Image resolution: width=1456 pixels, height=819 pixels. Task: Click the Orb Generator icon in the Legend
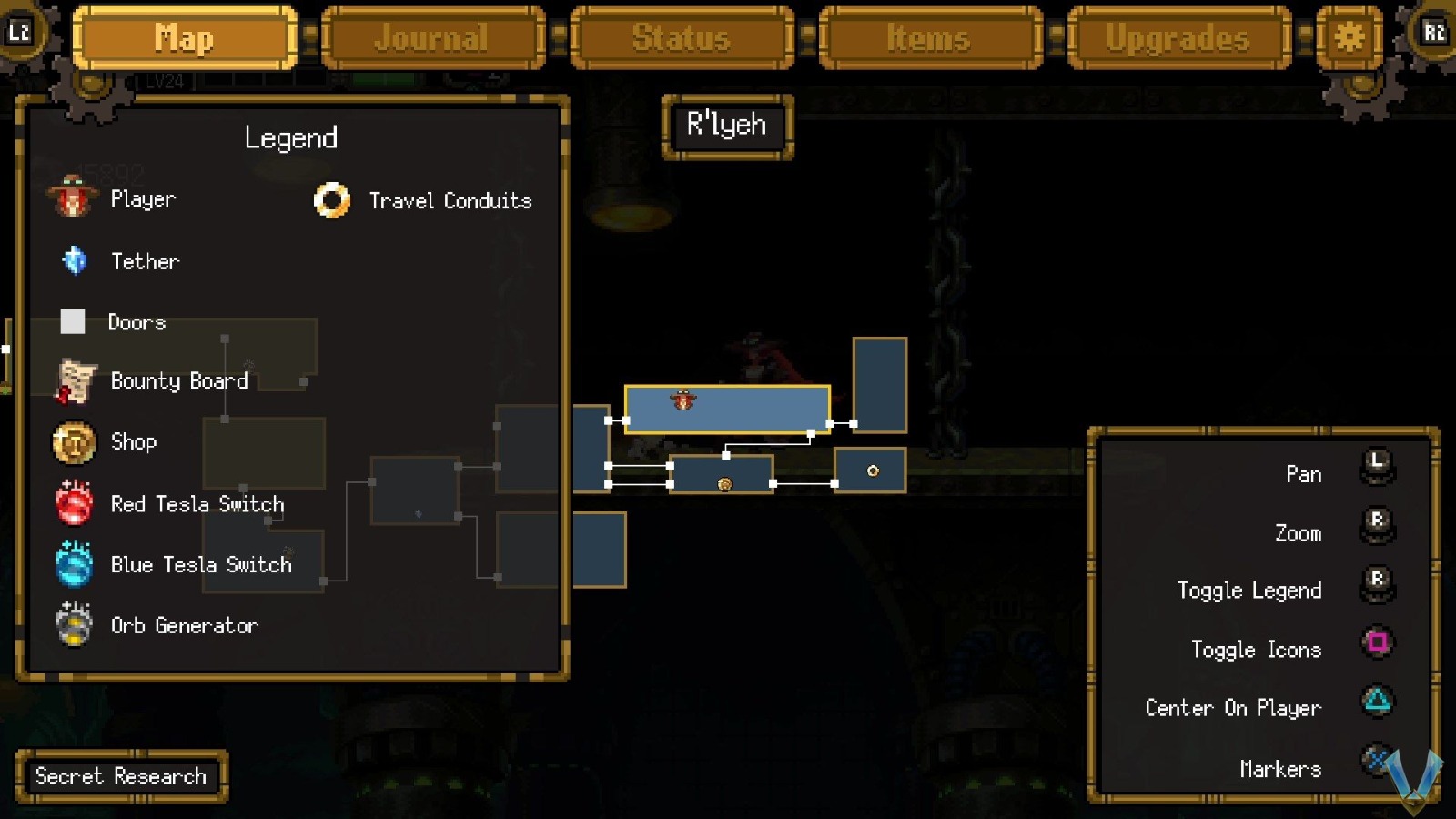[72, 625]
